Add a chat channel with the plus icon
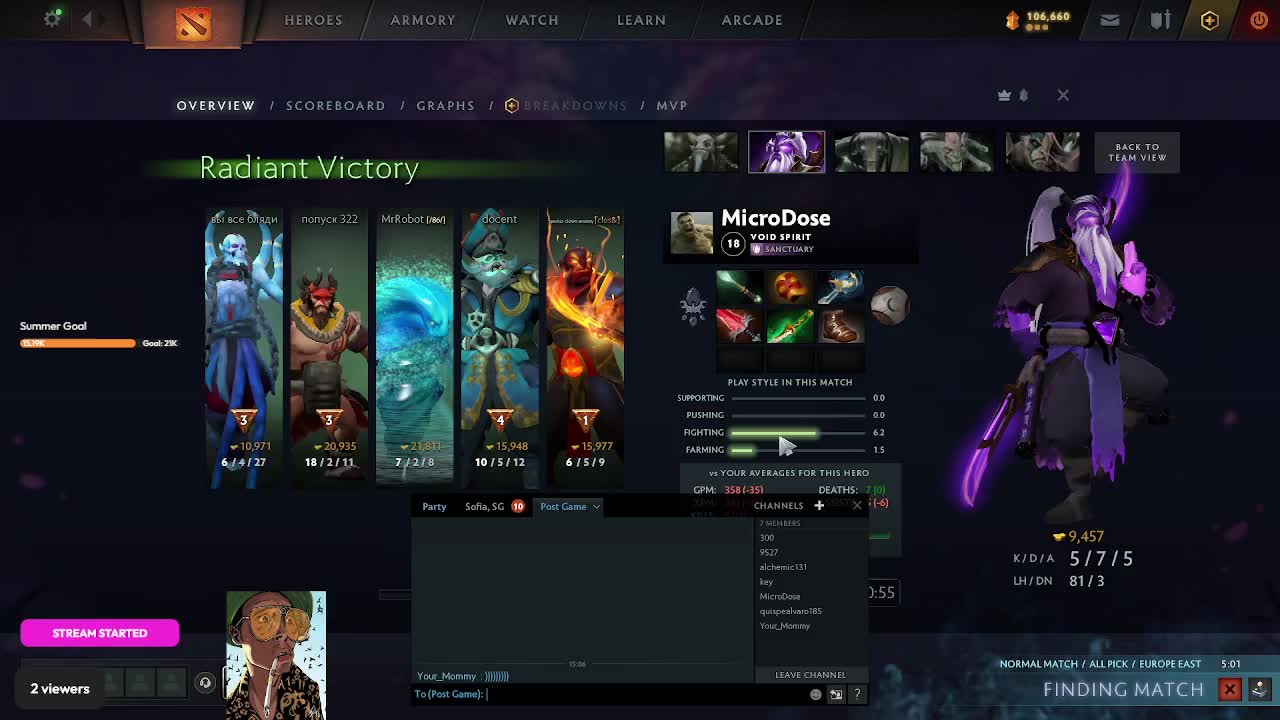 819,505
